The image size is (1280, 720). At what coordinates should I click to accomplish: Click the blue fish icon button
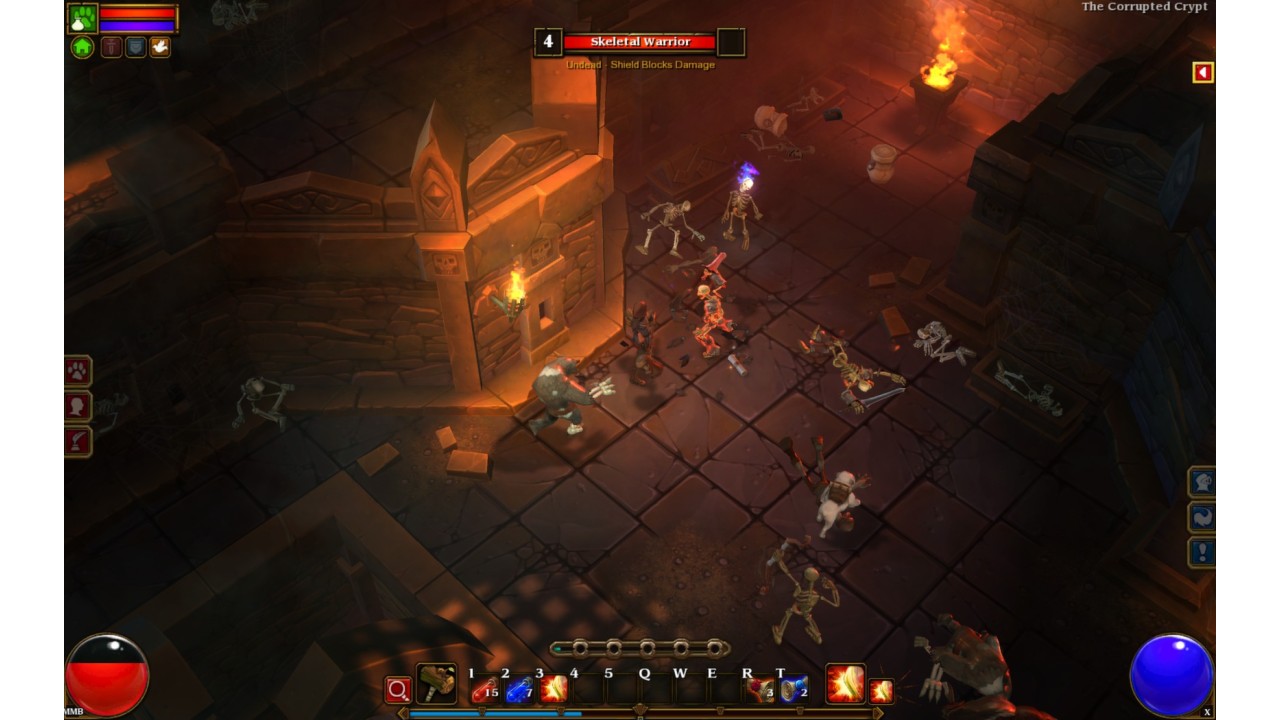[1202, 517]
